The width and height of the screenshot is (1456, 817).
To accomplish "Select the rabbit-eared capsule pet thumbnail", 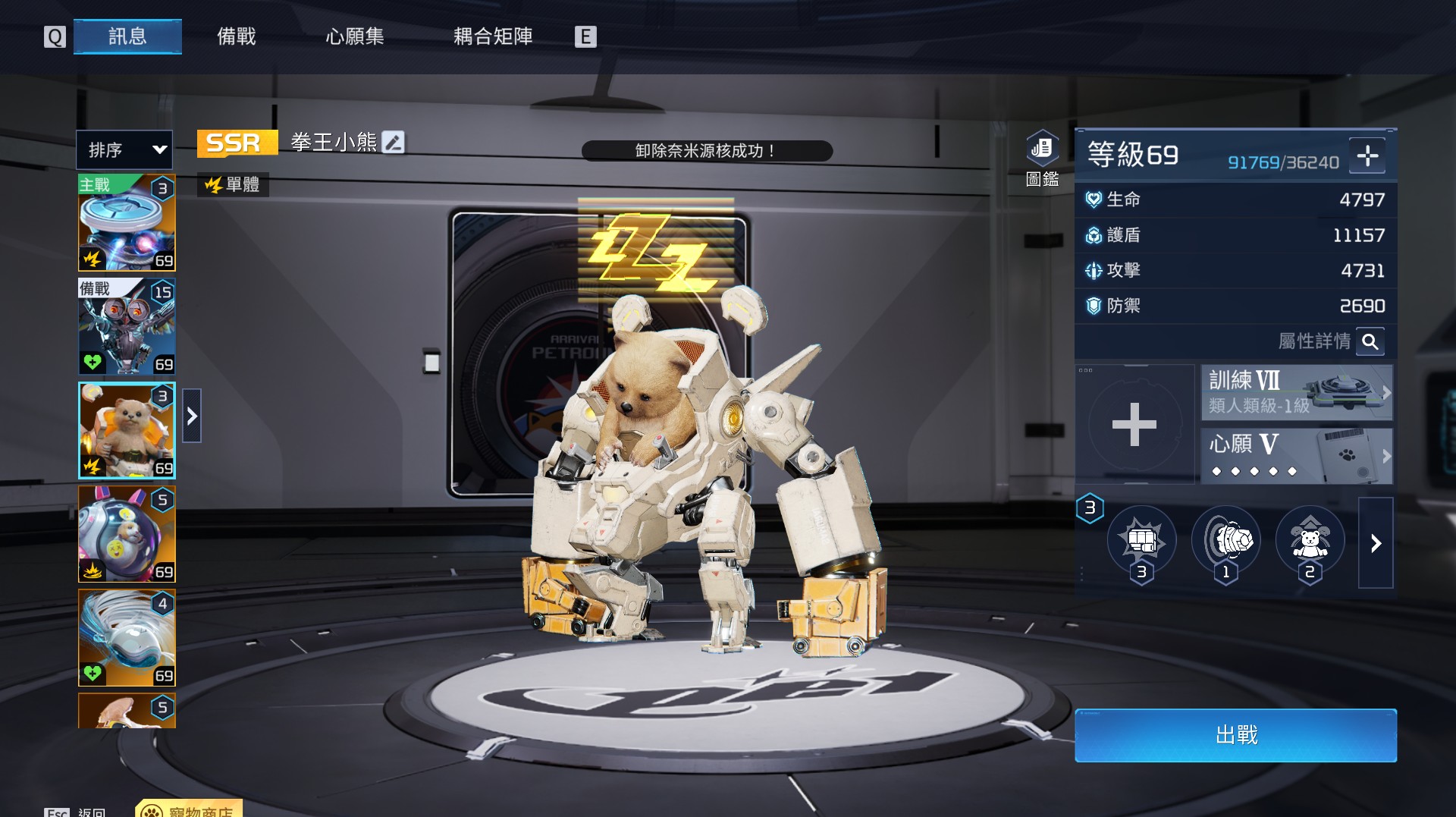I will [x=127, y=534].
